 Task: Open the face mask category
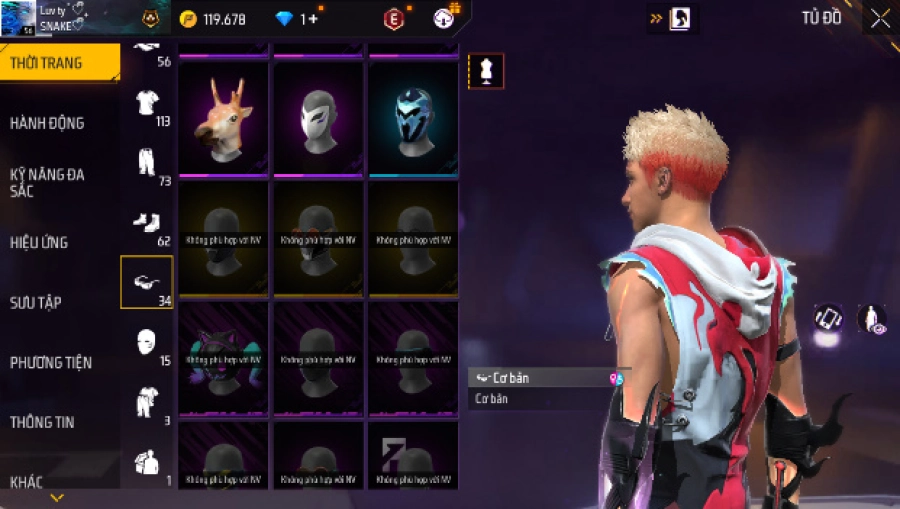click(147, 341)
